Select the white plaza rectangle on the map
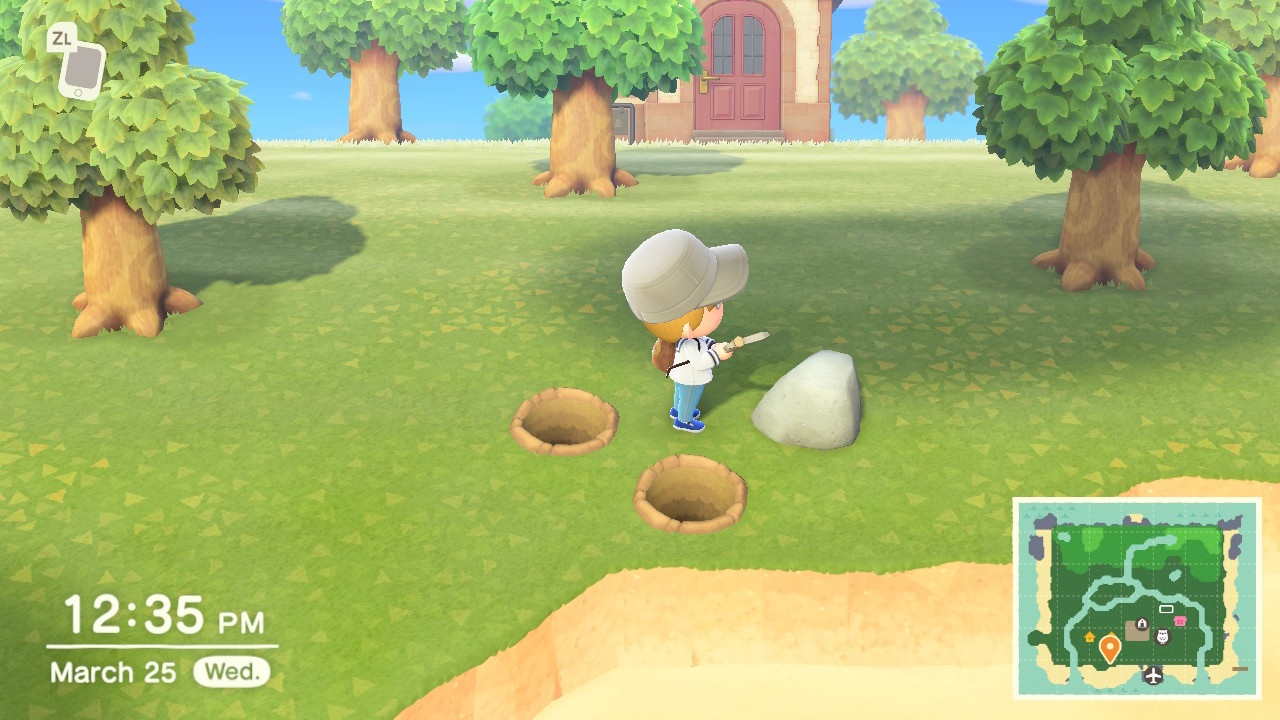 tap(1166, 609)
